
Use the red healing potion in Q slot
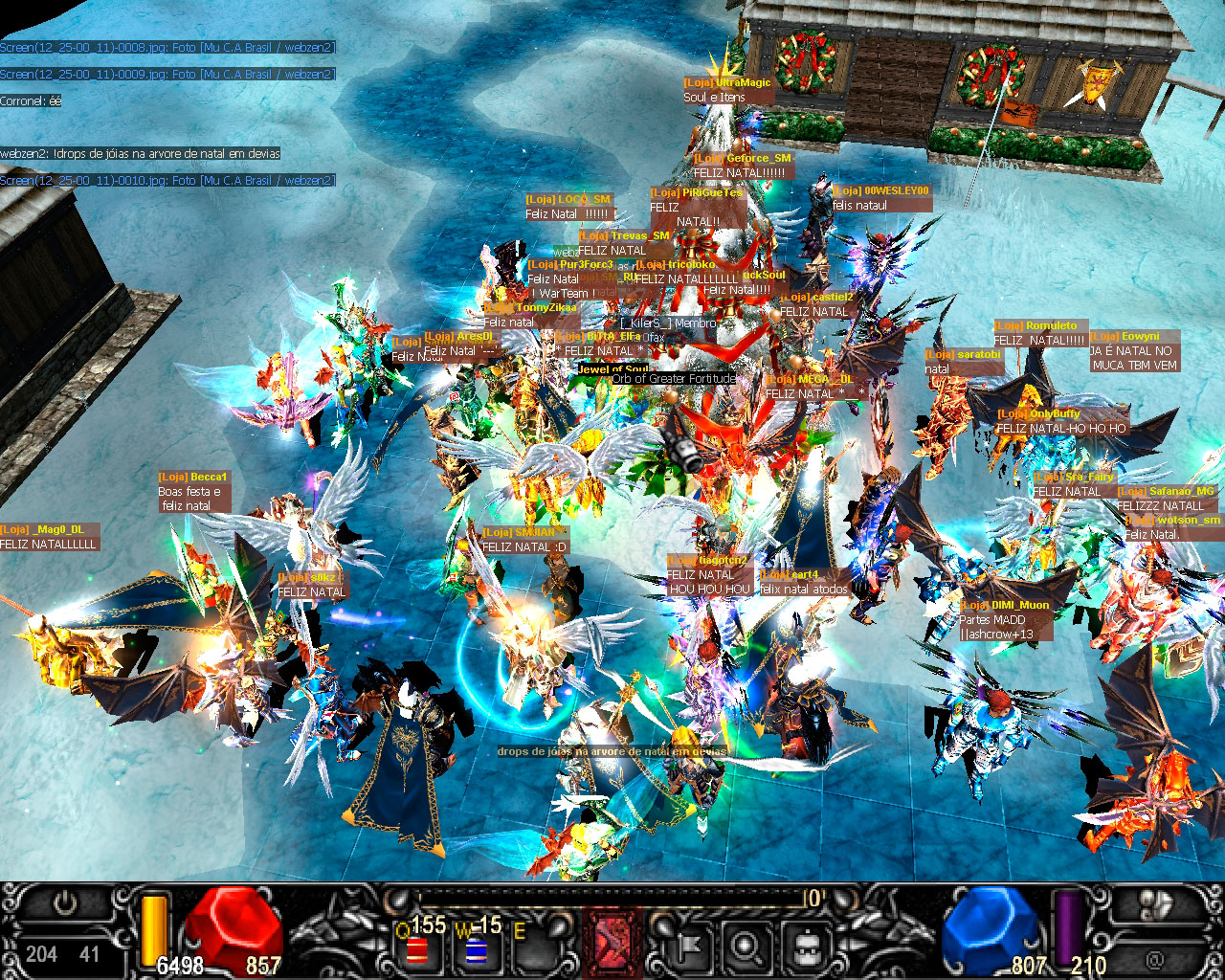click(x=417, y=949)
